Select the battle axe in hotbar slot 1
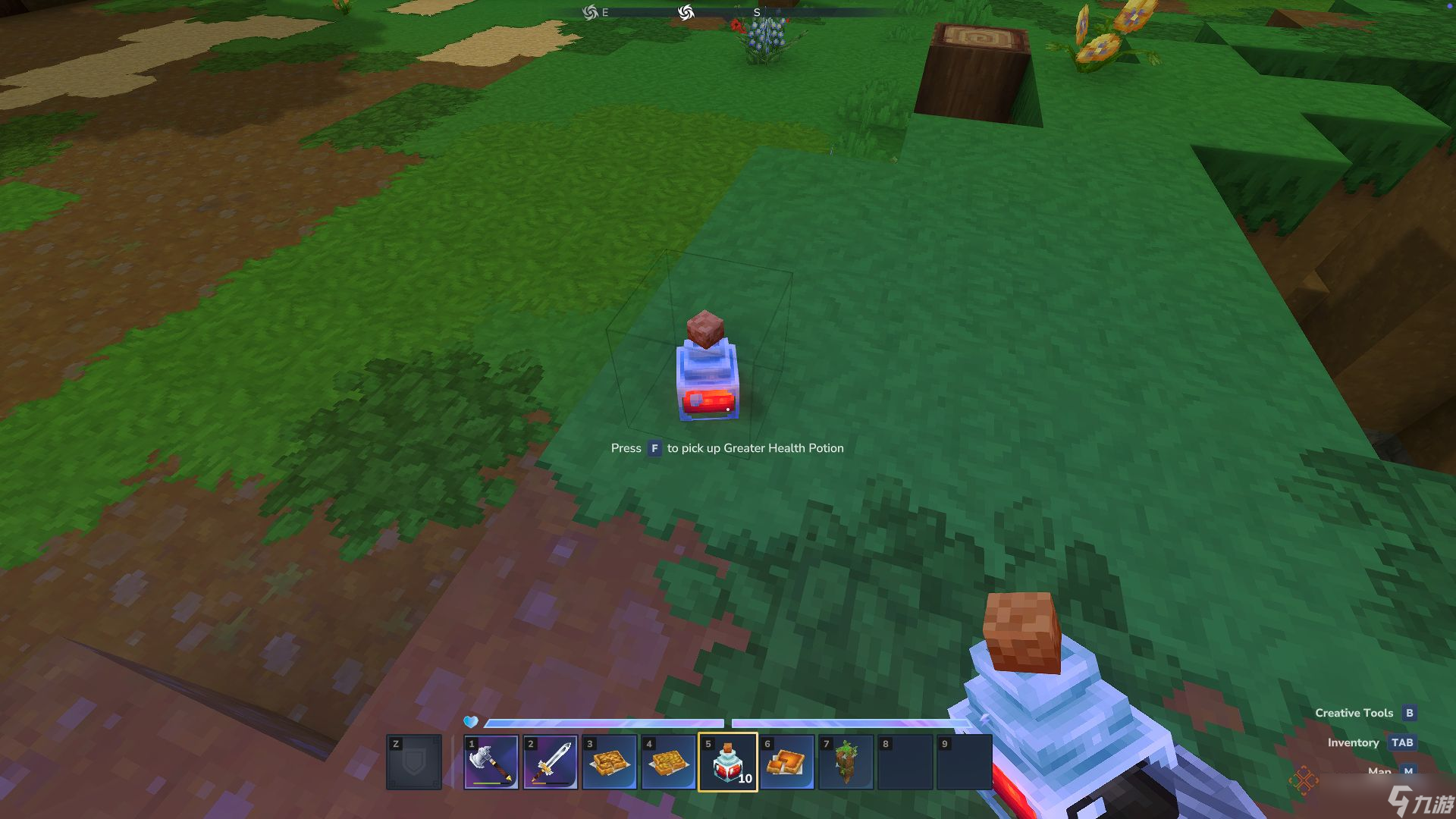The height and width of the screenshot is (819, 1456). [491, 761]
